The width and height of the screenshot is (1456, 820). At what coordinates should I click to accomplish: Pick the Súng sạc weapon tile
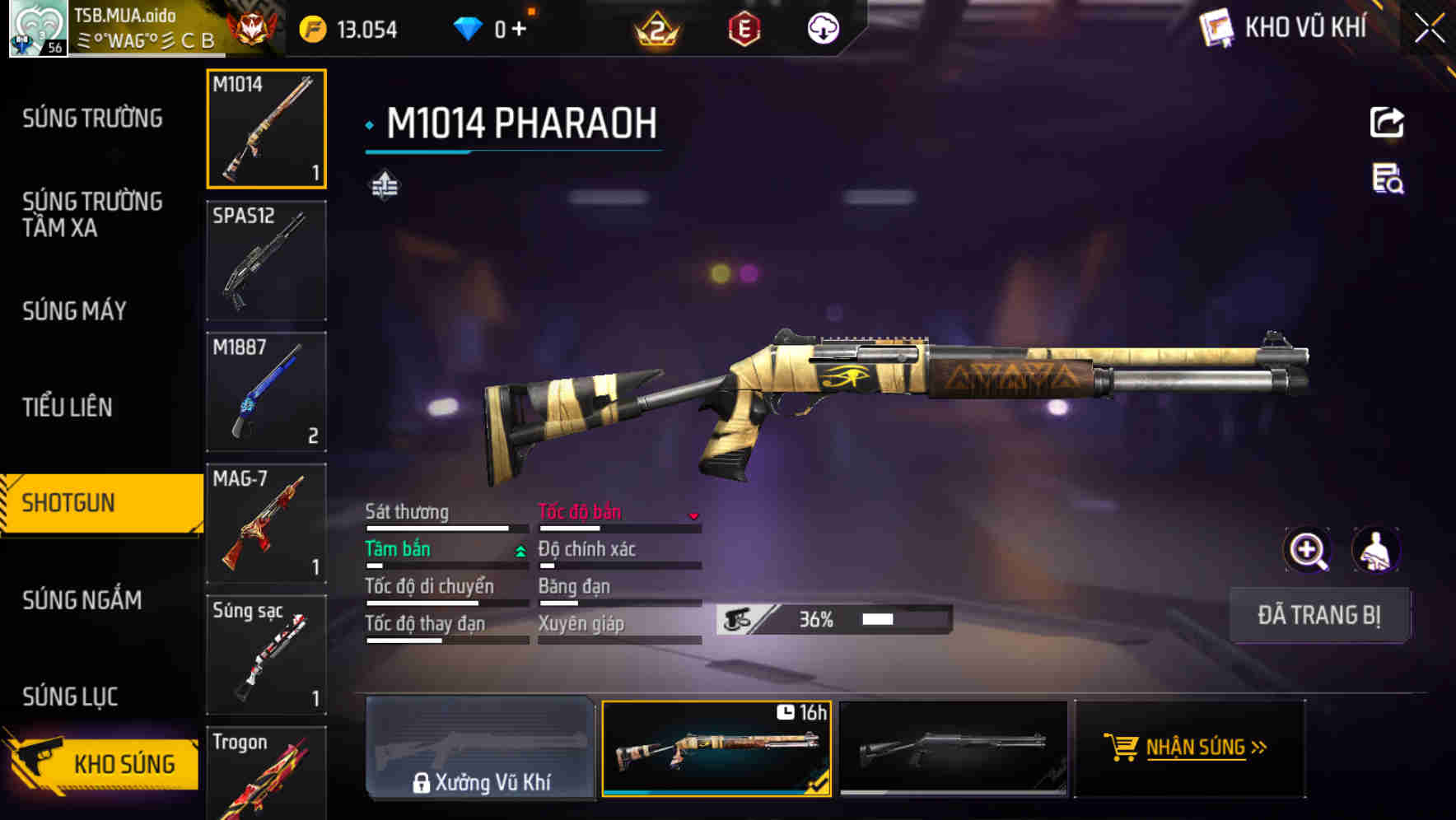(266, 655)
